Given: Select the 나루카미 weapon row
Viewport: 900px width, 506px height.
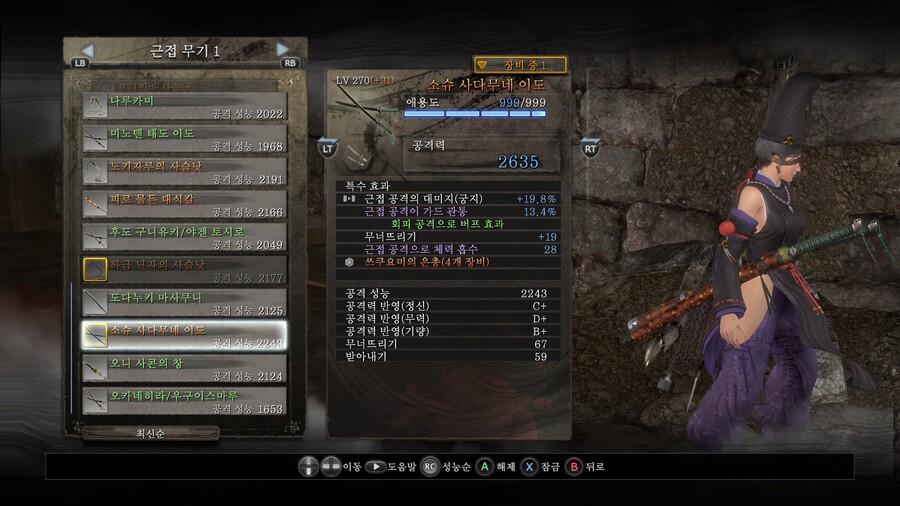Looking at the screenshot, I should click(184, 107).
